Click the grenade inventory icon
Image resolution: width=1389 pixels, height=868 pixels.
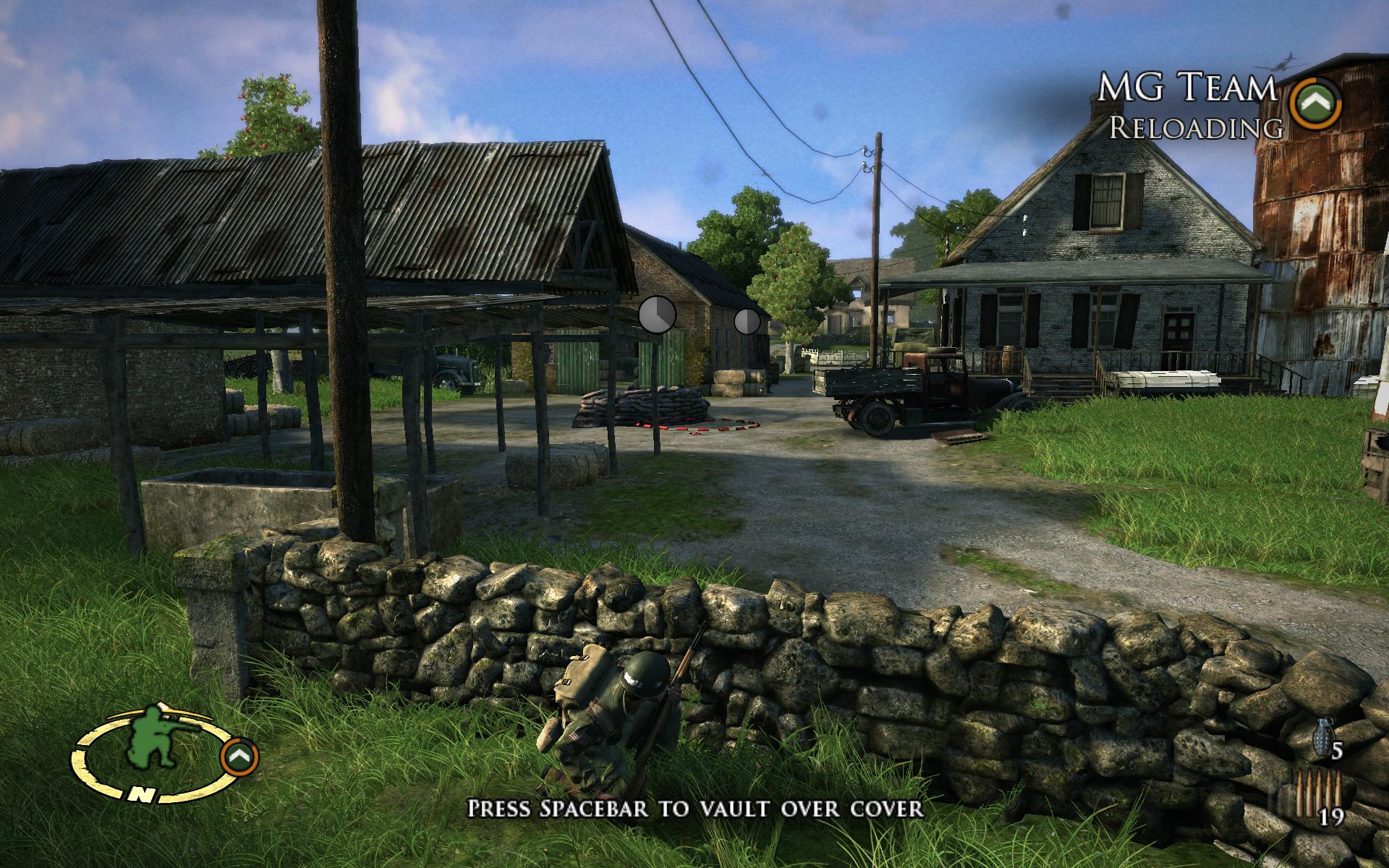(x=1321, y=736)
